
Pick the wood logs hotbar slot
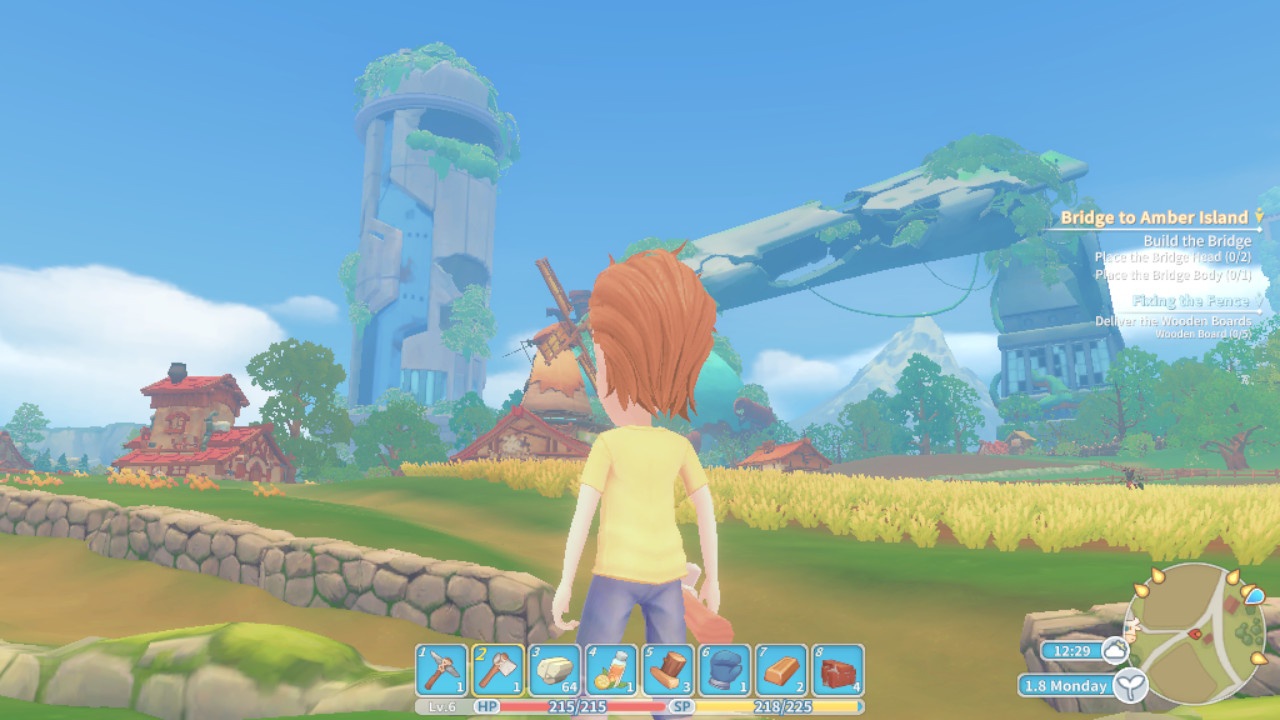click(668, 669)
